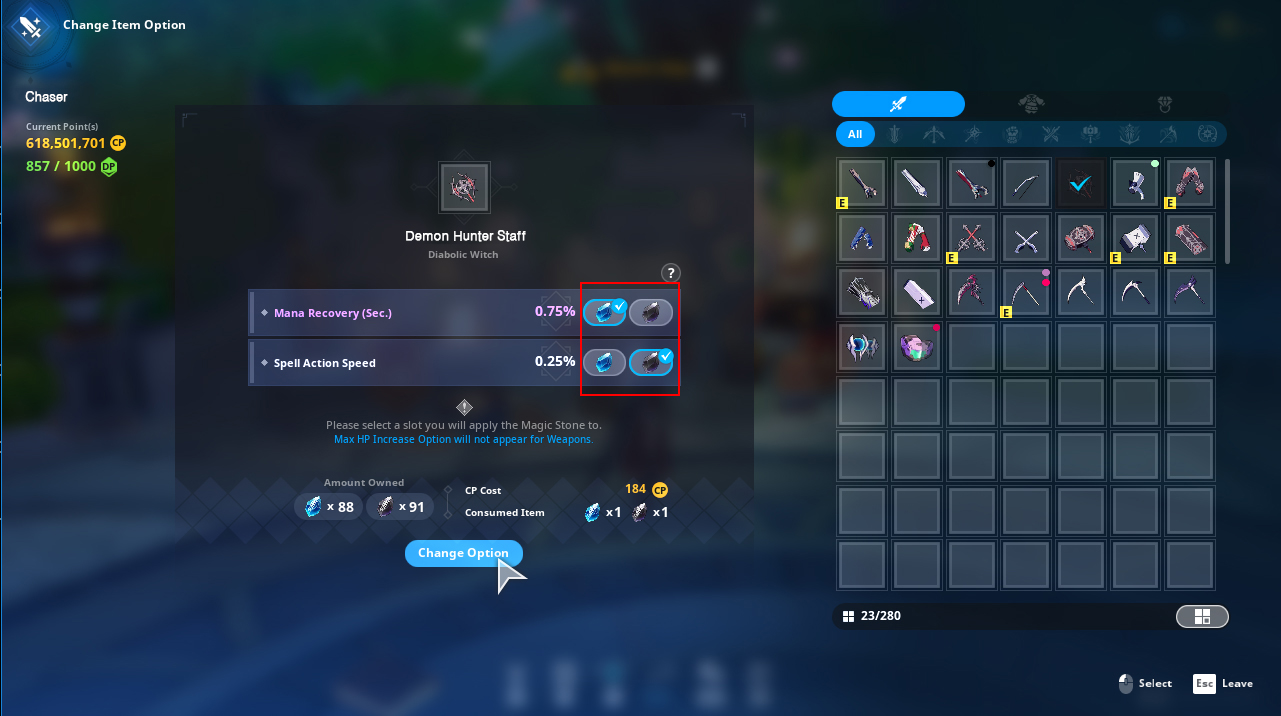Select the dark stone for Mana Recovery
The image size is (1281, 716).
click(x=651, y=313)
